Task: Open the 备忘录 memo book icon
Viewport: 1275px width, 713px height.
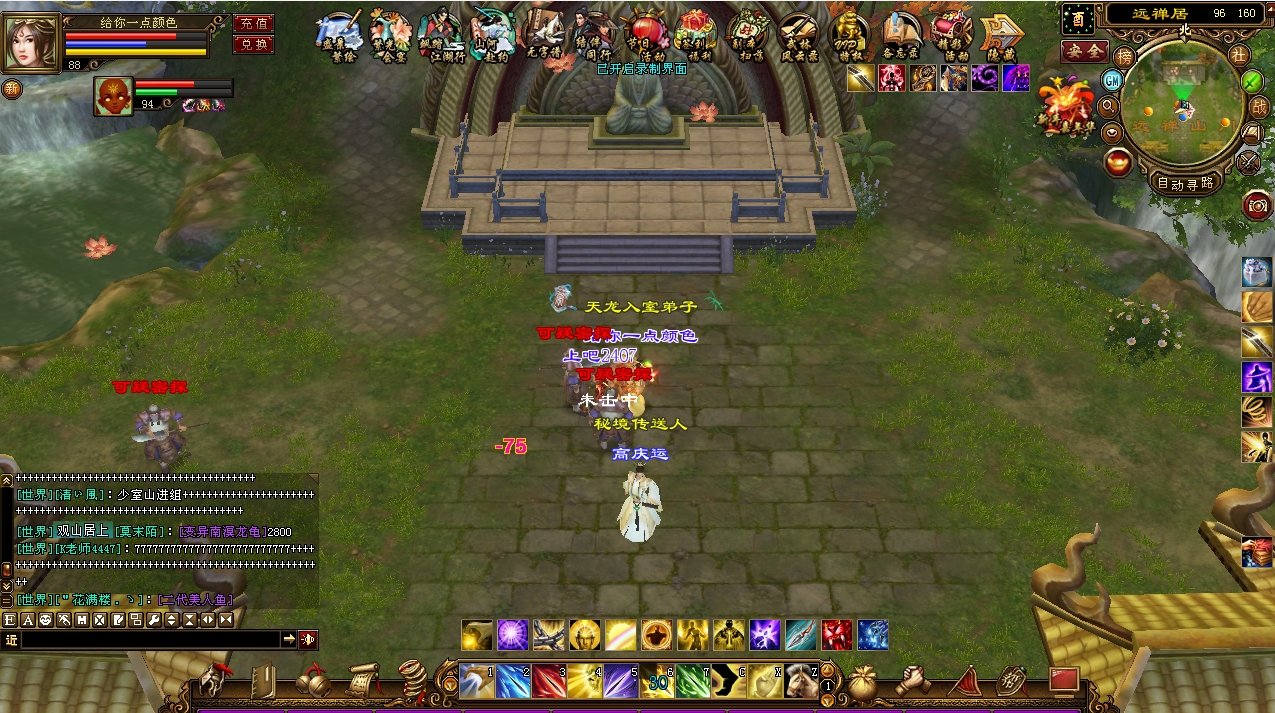Action: (901, 35)
